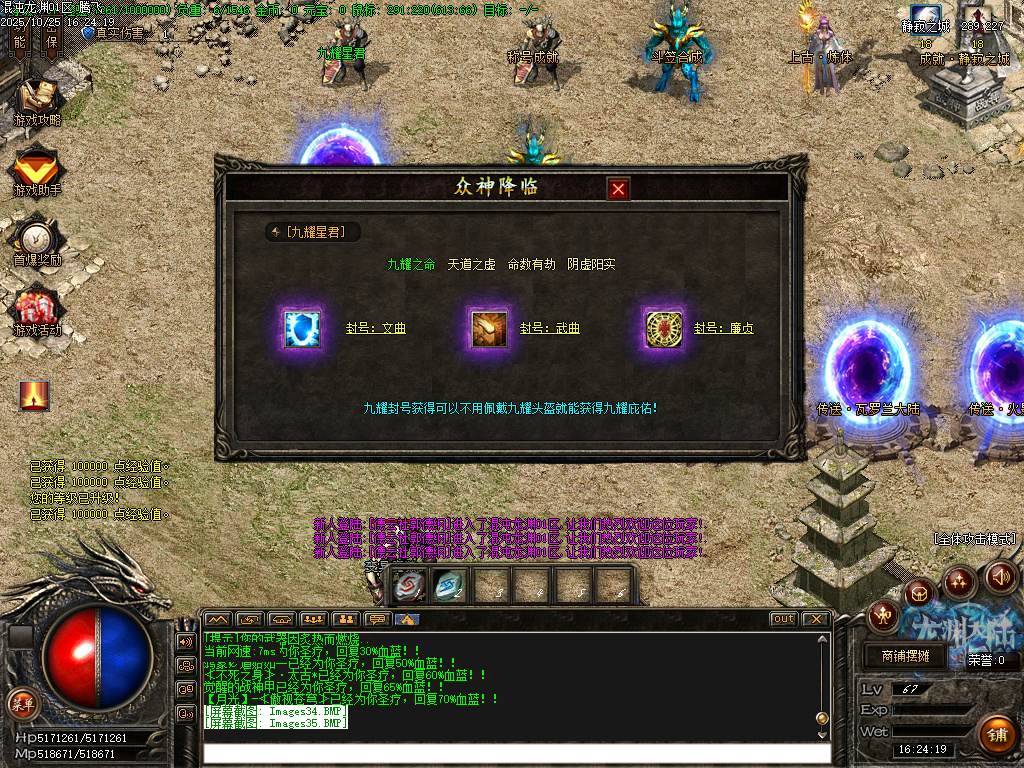Open the 游戏活动 events menu
The image size is (1024, 768).
(37, 310)
